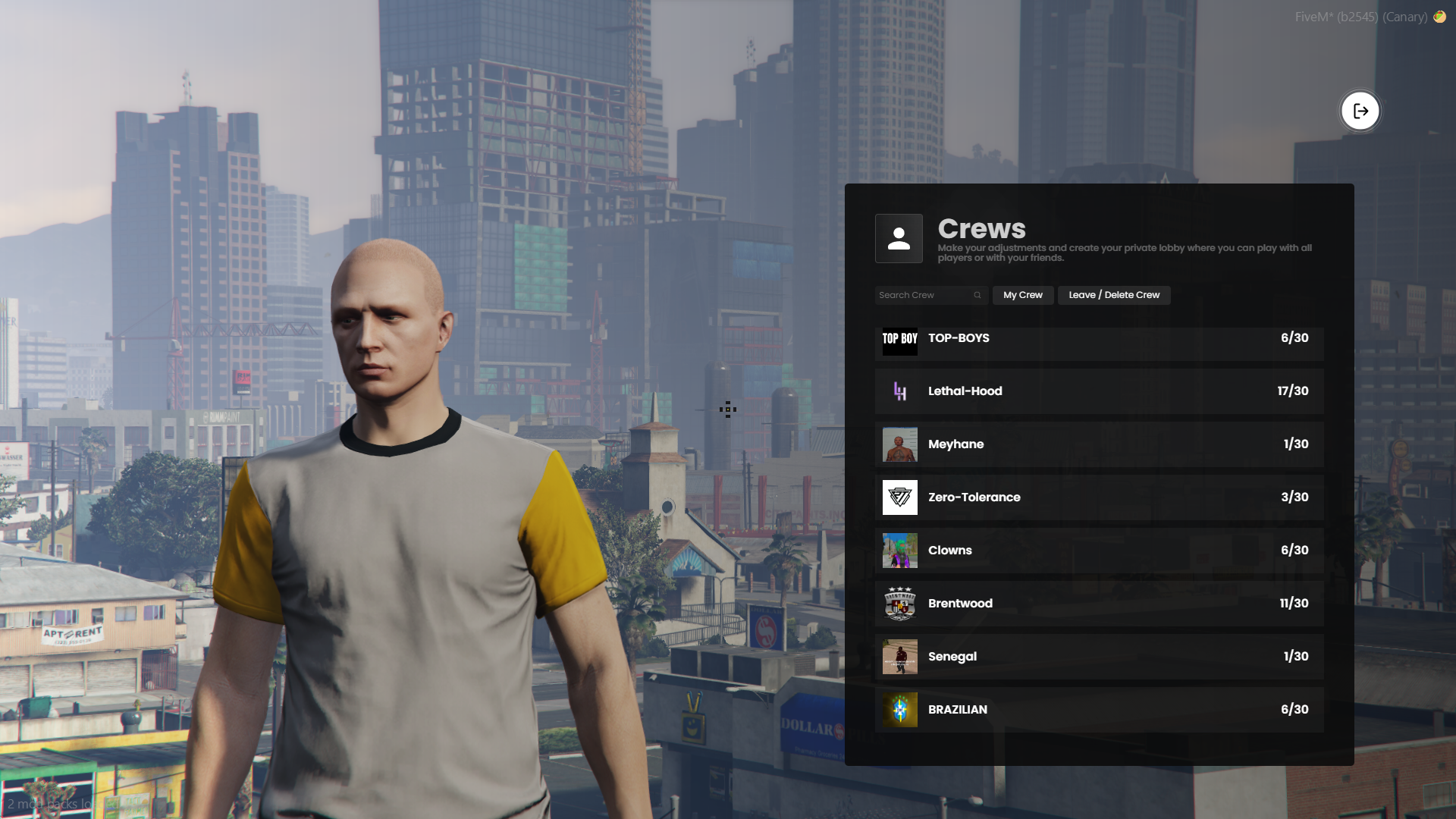1456x819 pixels.
Task: Open the My Crew view
Action: click(x=1022, y=295)
